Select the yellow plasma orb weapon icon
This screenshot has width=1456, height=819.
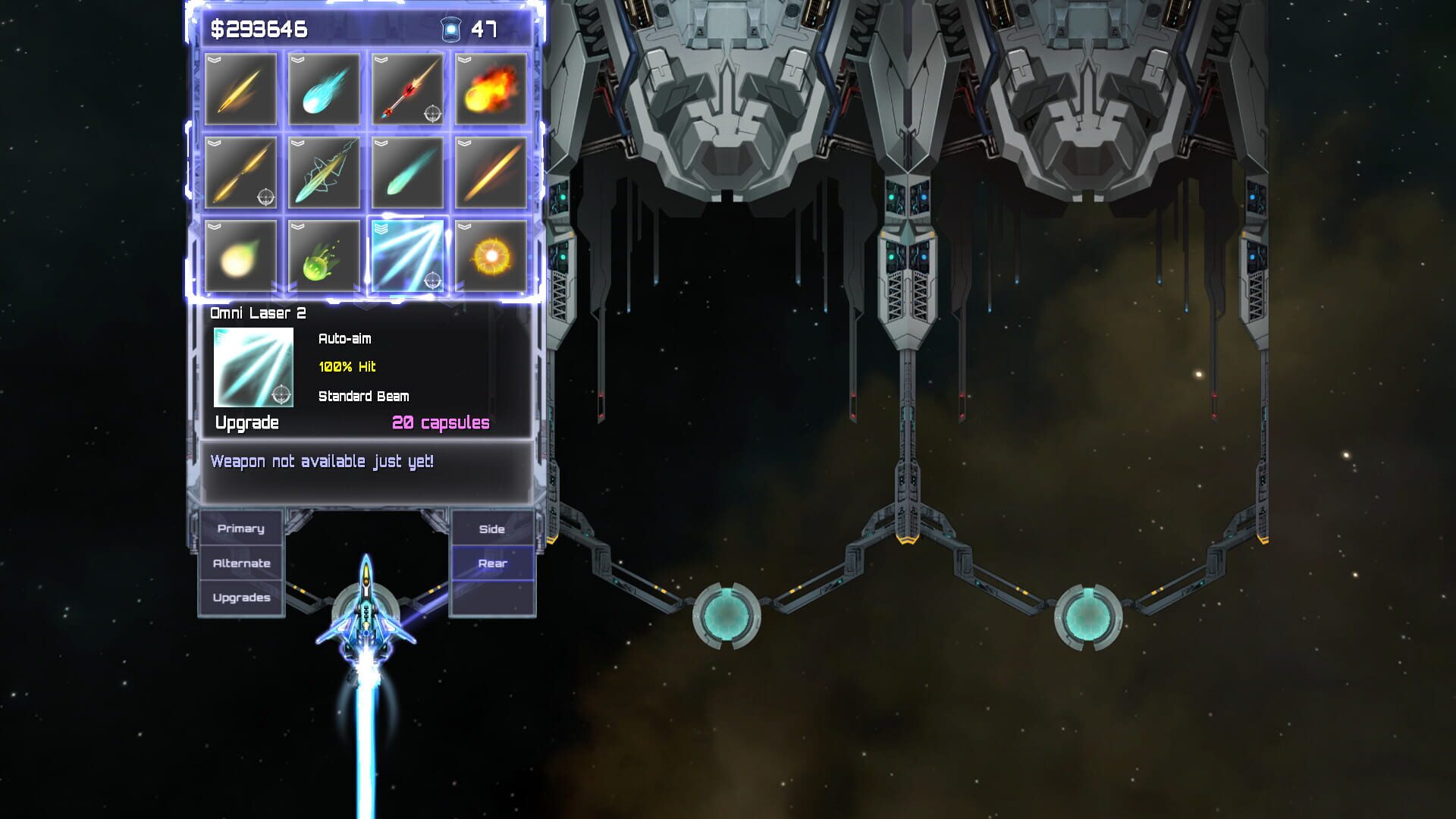click(240, 255)
